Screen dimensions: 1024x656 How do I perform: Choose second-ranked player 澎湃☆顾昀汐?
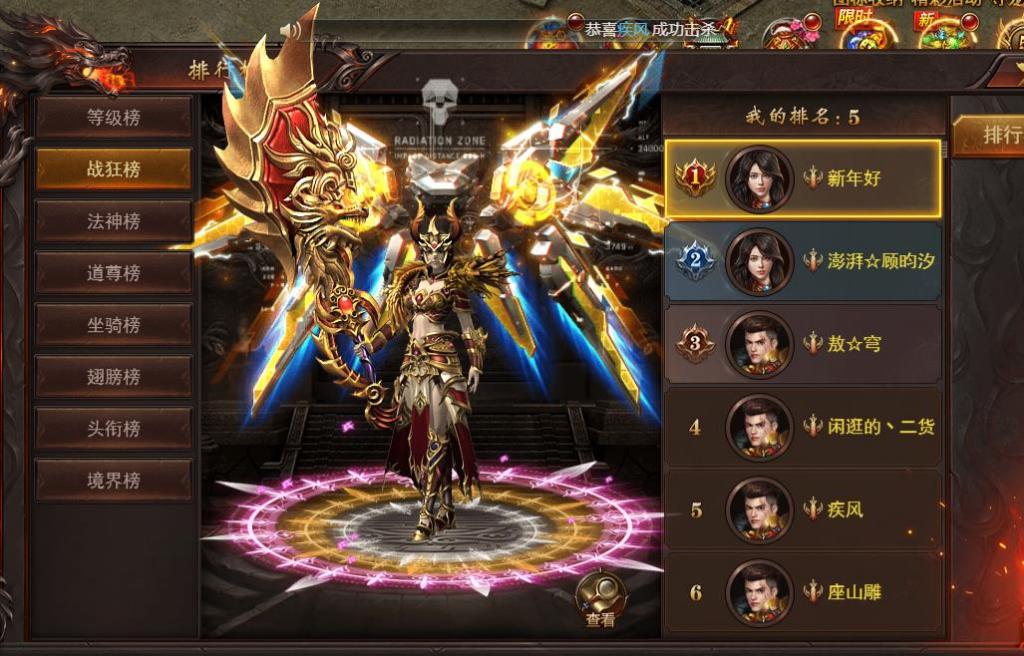click(x=803, y=261)
